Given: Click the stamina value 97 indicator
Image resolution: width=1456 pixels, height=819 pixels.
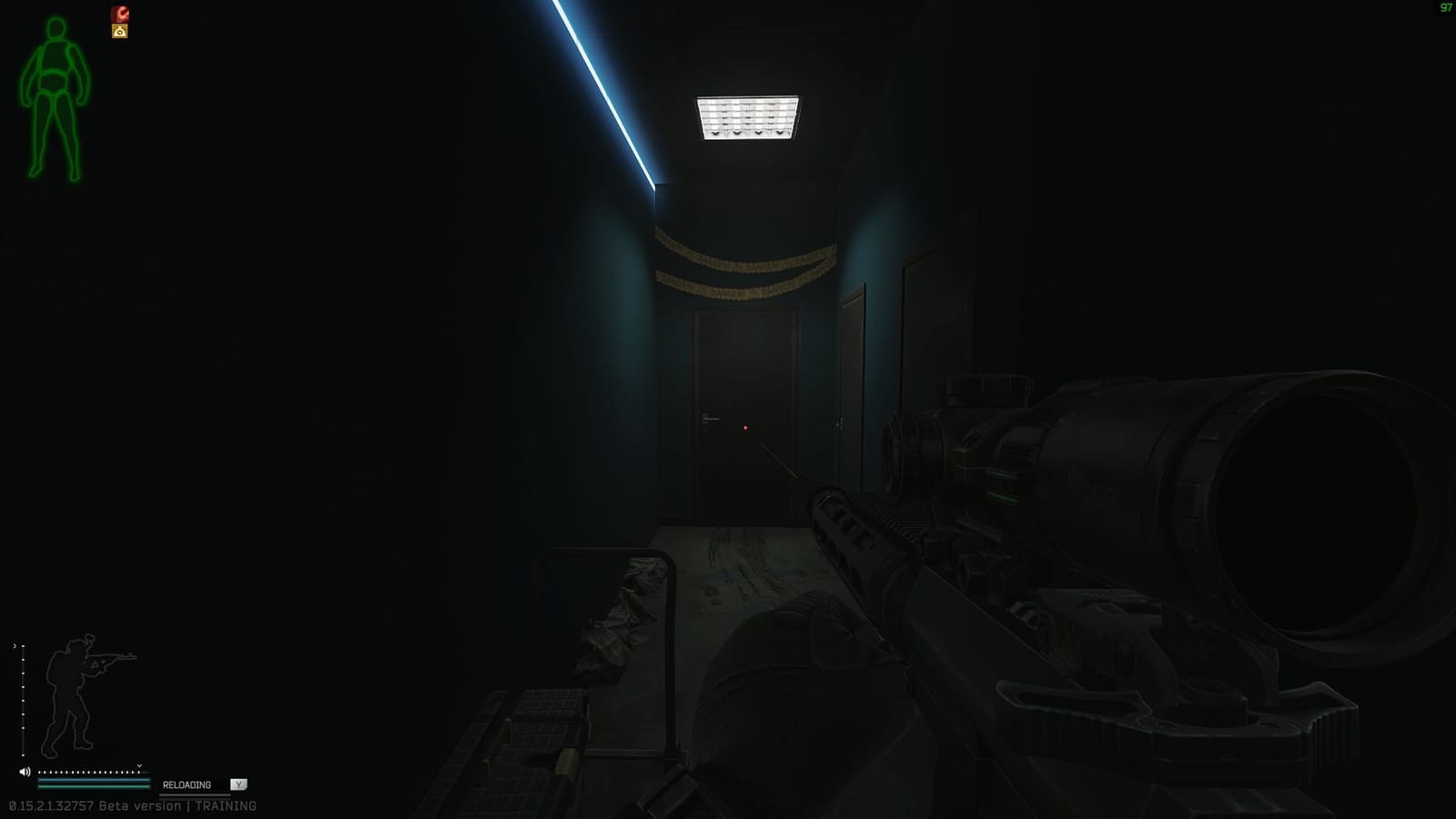Looking at the screenshot, I should click(1447, 7).
